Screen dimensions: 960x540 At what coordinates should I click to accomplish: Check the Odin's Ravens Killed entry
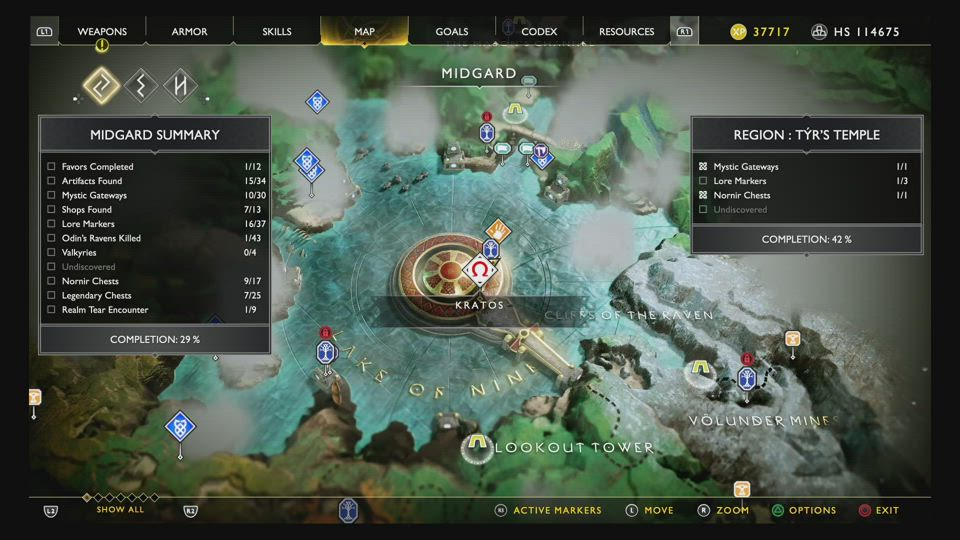(52, 238)
